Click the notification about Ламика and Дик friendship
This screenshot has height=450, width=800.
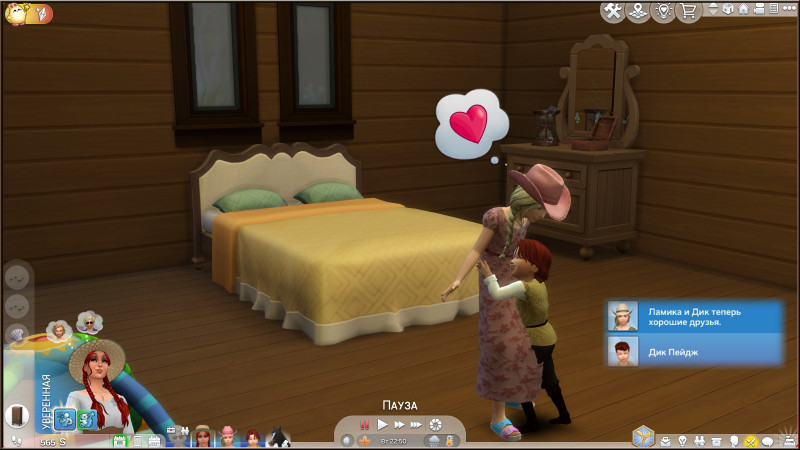(694, 316)
